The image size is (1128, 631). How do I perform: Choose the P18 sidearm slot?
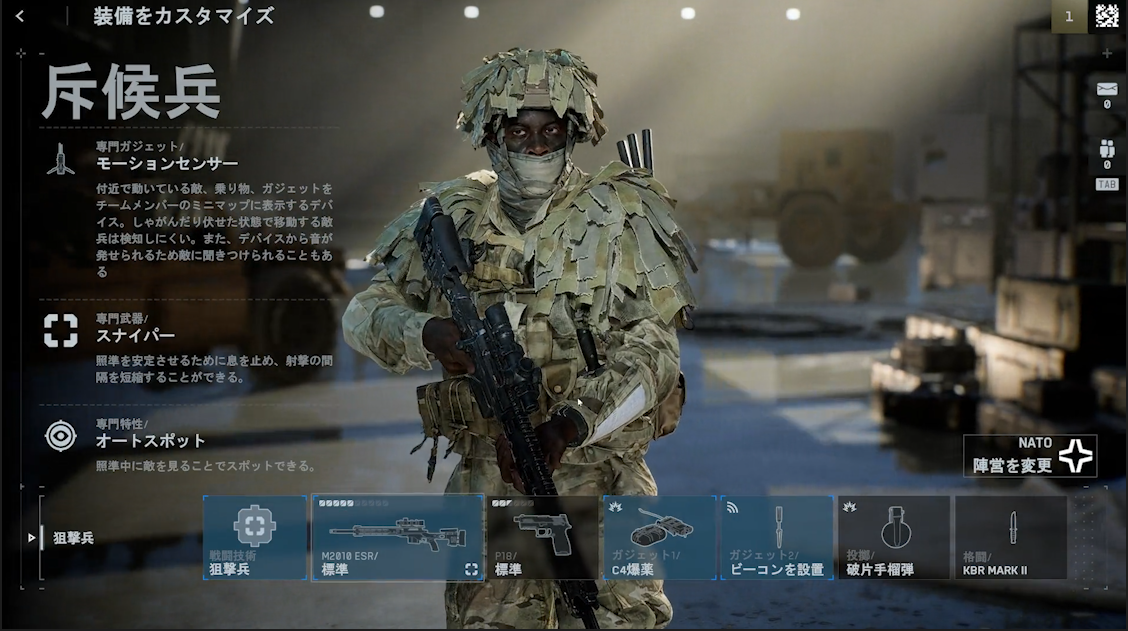click(543, 538)
